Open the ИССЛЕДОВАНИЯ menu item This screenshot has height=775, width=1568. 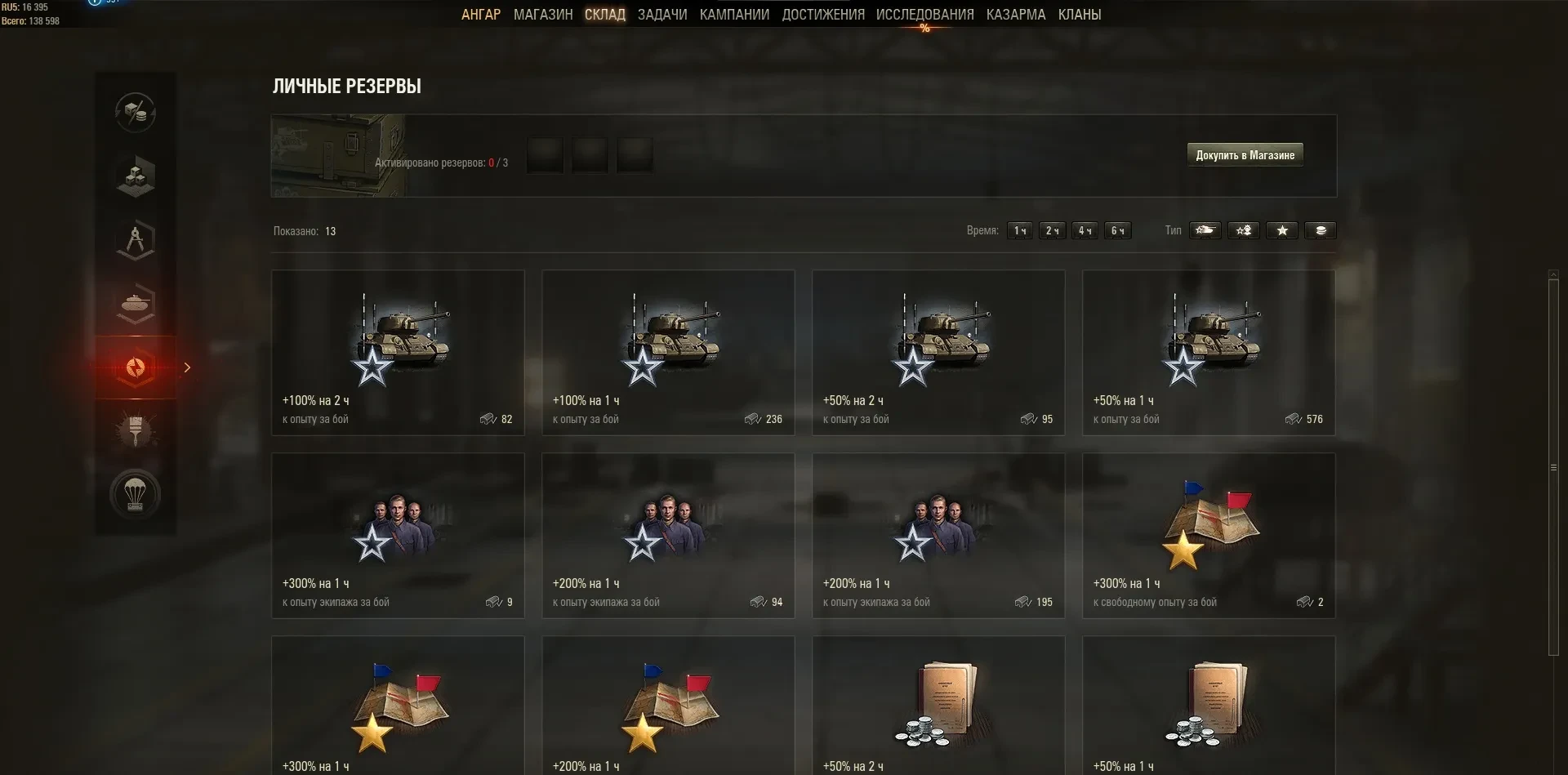[924, 14]
